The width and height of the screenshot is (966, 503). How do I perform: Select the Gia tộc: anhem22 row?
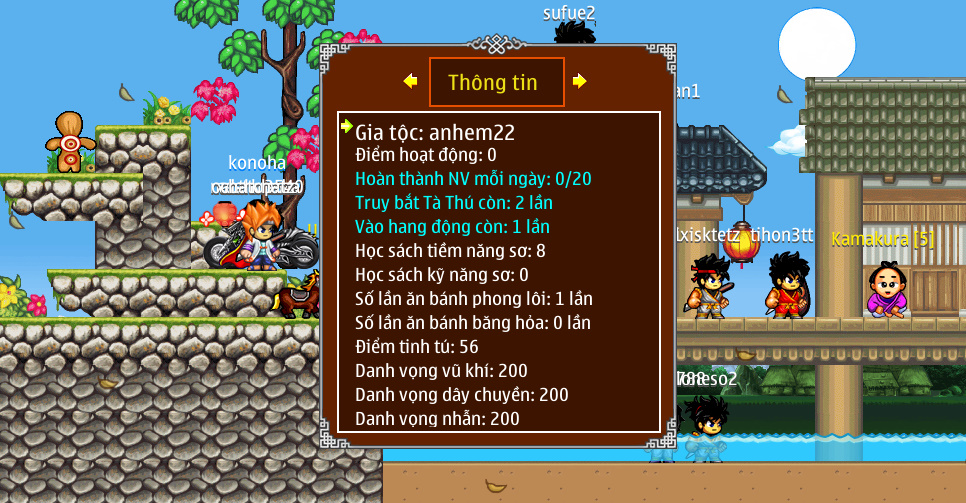click(x=435, y=131)
